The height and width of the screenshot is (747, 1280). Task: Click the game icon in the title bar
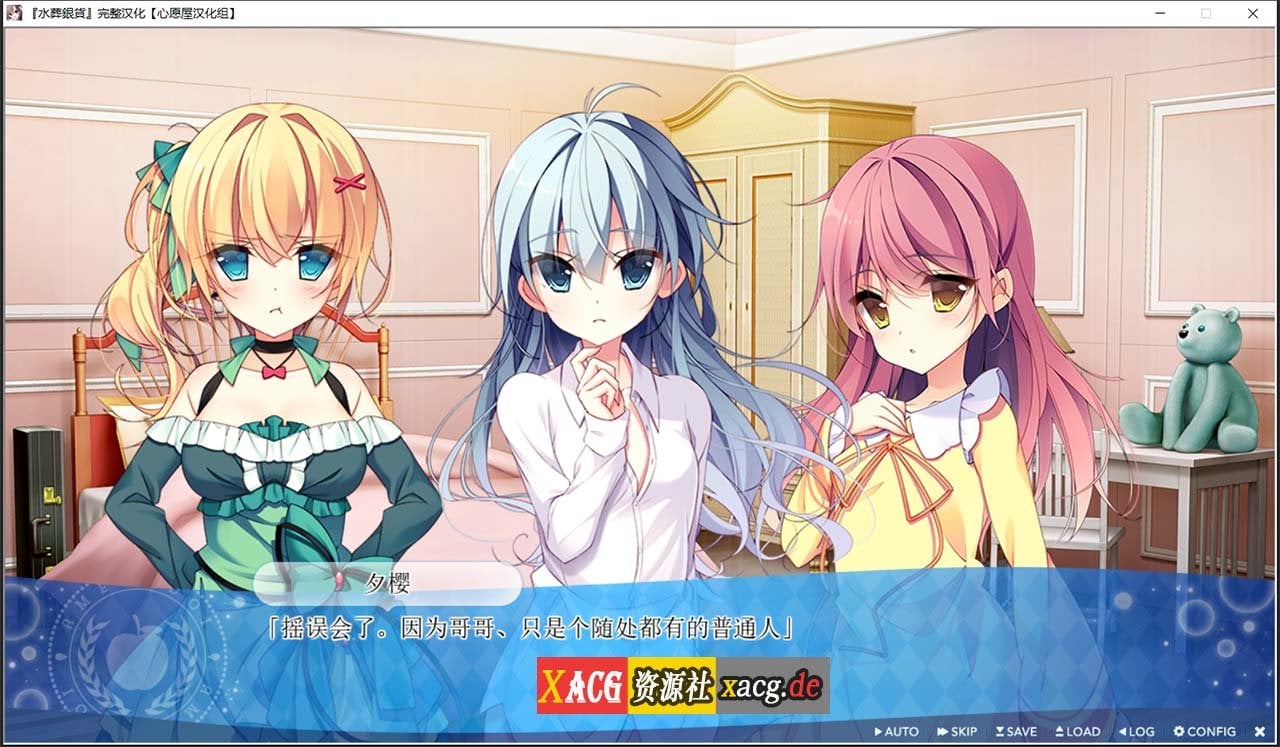pos(12,13)
